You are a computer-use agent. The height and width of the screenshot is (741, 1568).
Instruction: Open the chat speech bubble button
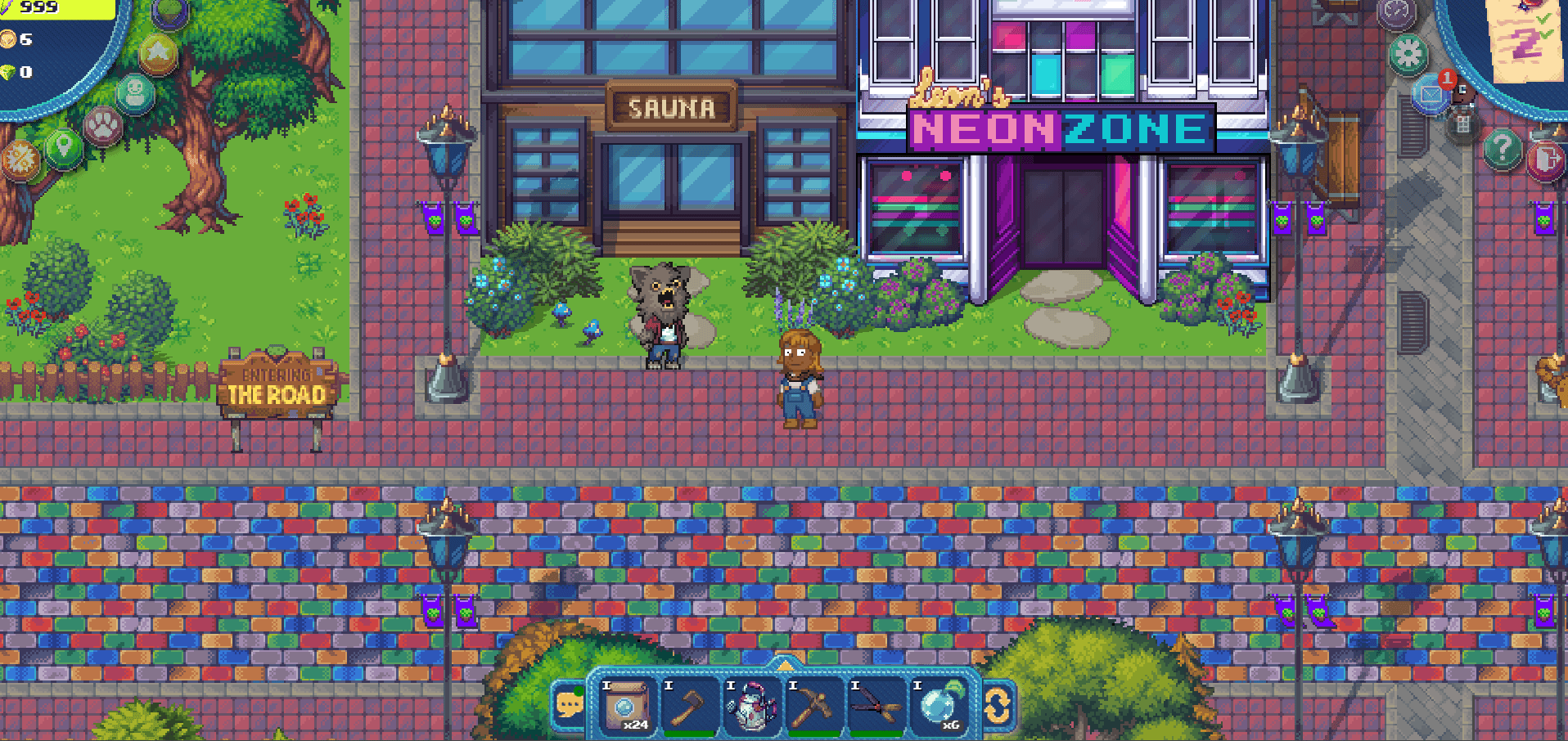(569, 703)
